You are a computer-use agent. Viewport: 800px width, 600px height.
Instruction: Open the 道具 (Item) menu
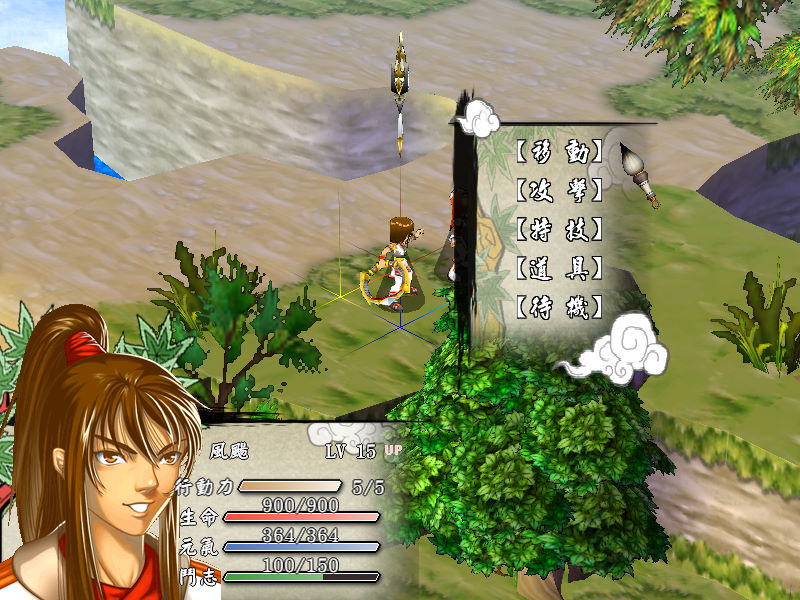coord(560,268)
